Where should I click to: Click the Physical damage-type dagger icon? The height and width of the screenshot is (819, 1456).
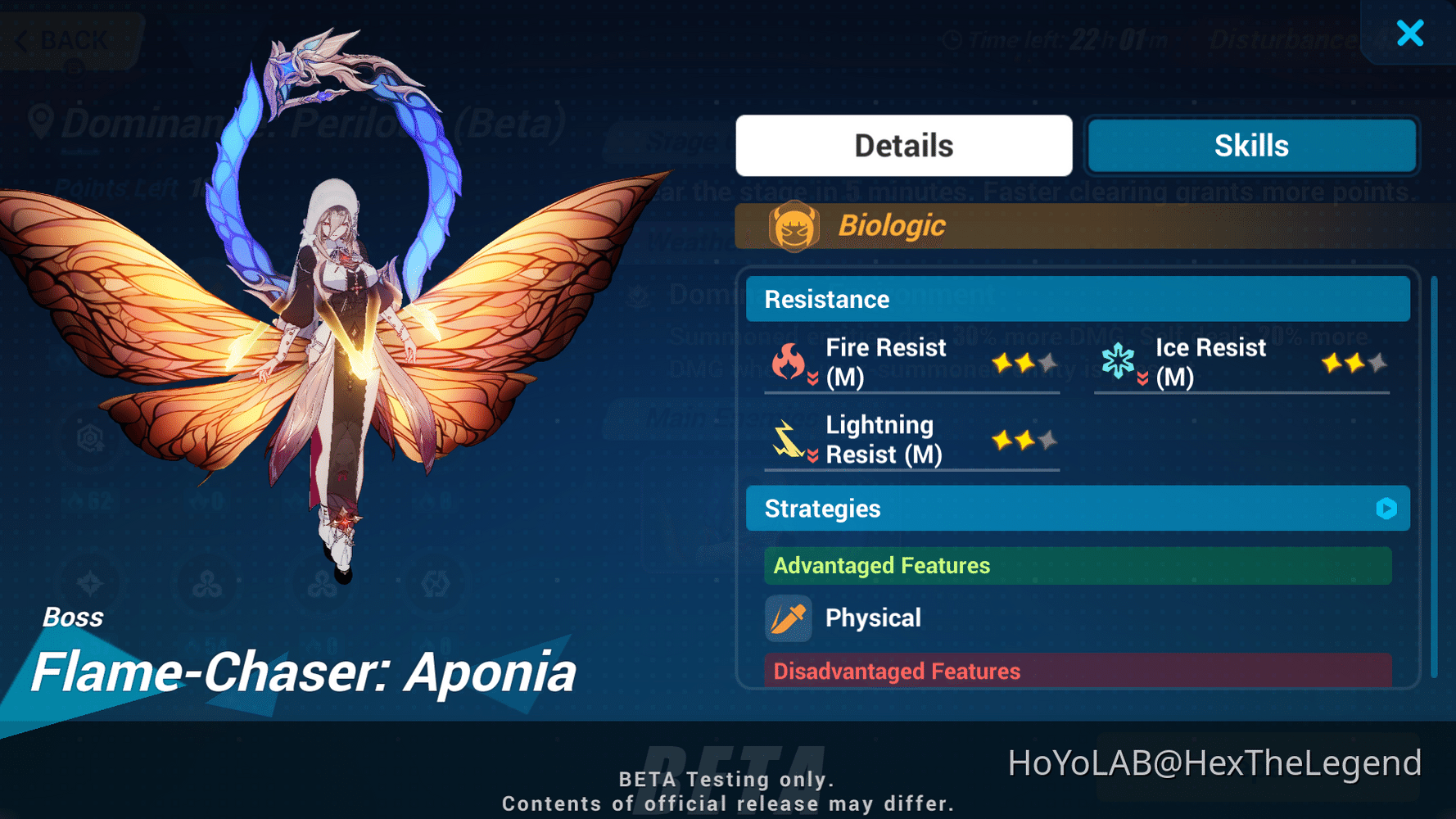tap(788, 618)
